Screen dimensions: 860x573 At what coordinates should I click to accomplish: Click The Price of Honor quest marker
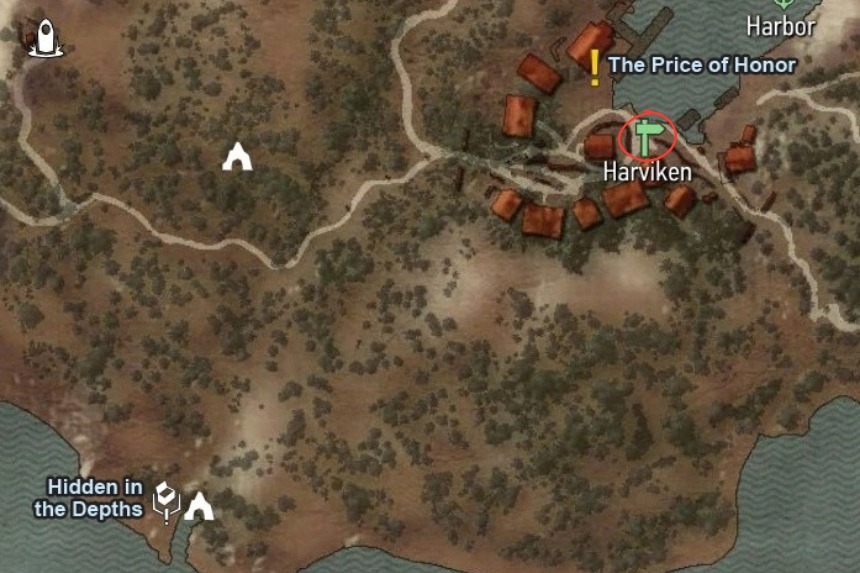click(x=595, y=66)
